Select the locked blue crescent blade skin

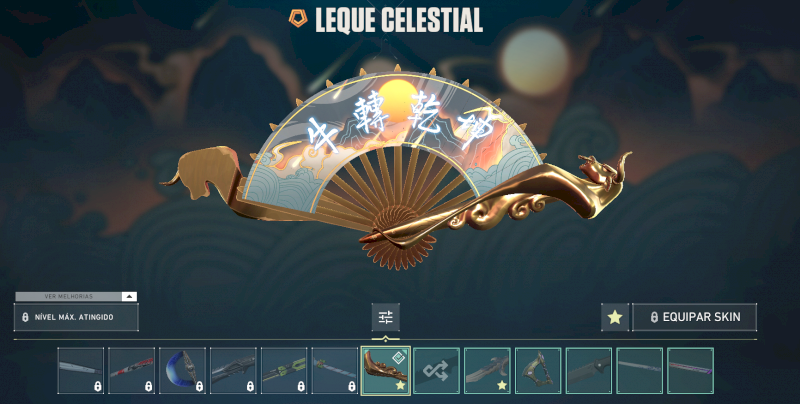[x=182, y=370]
